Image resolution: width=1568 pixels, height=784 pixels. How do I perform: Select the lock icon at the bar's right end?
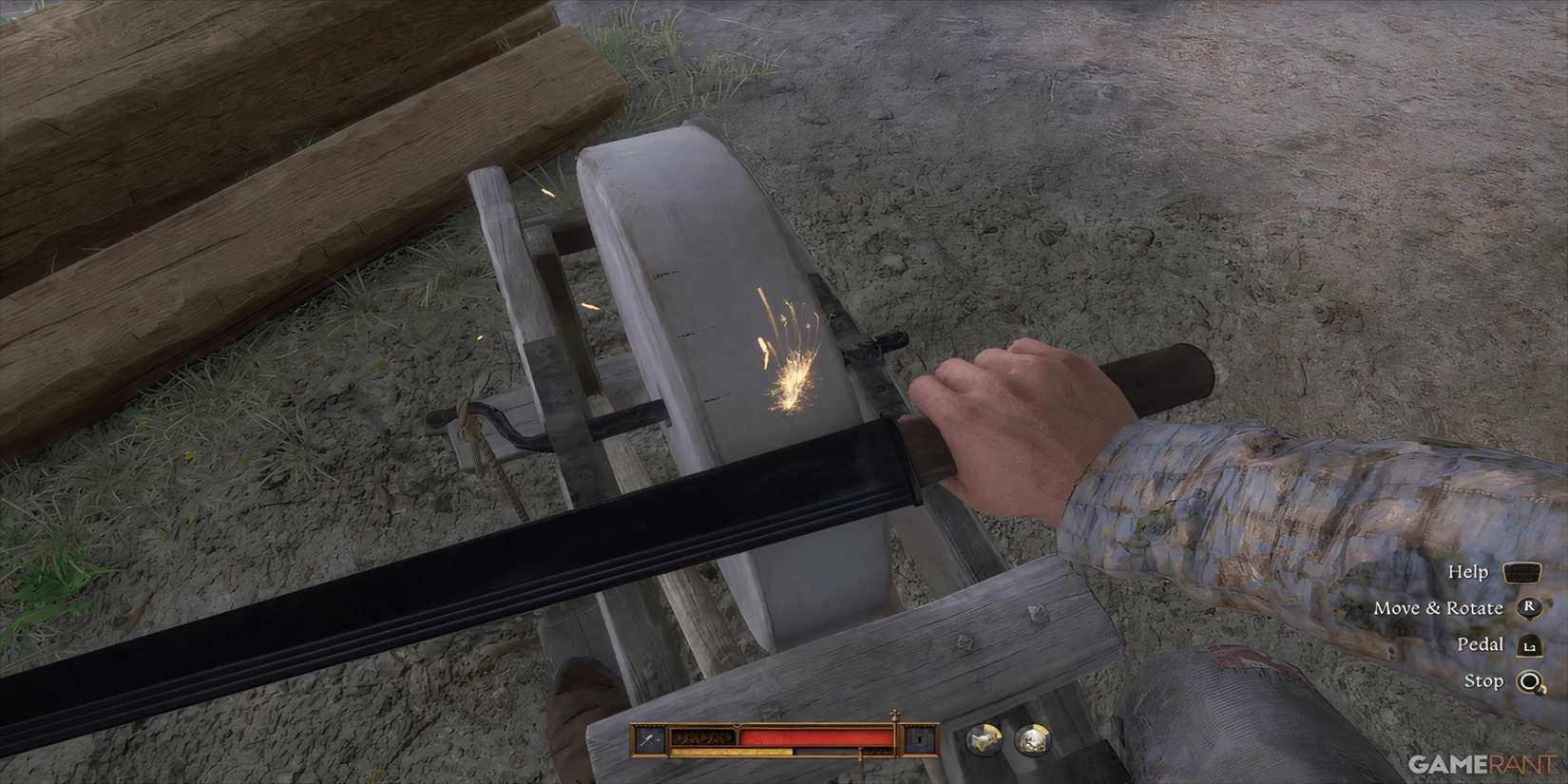pos(920,738)
